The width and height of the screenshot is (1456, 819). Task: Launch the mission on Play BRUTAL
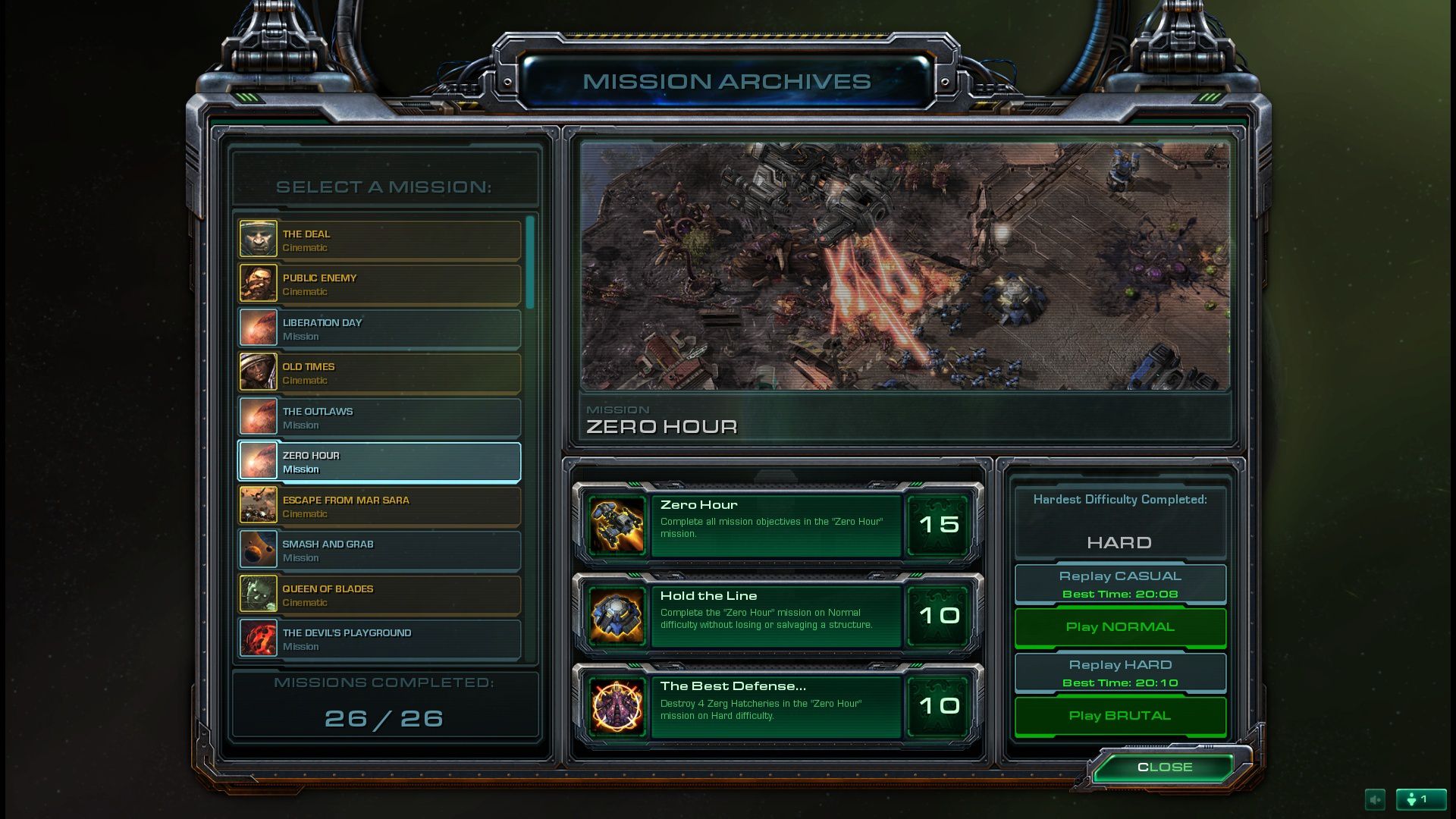pyautogui.click(x=1120, y=716)
